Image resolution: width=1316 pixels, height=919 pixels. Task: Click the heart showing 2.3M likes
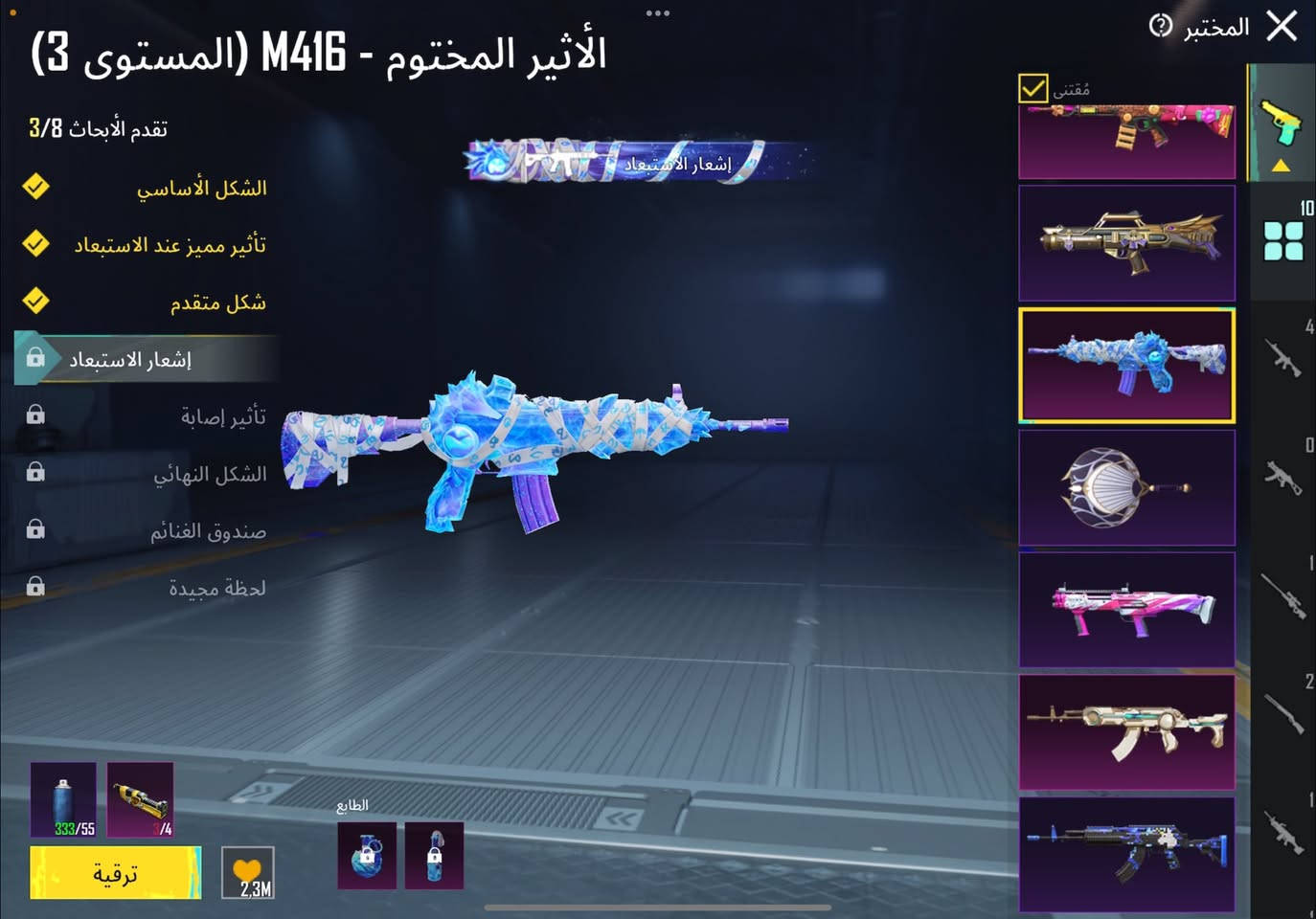tap(247, 871)
